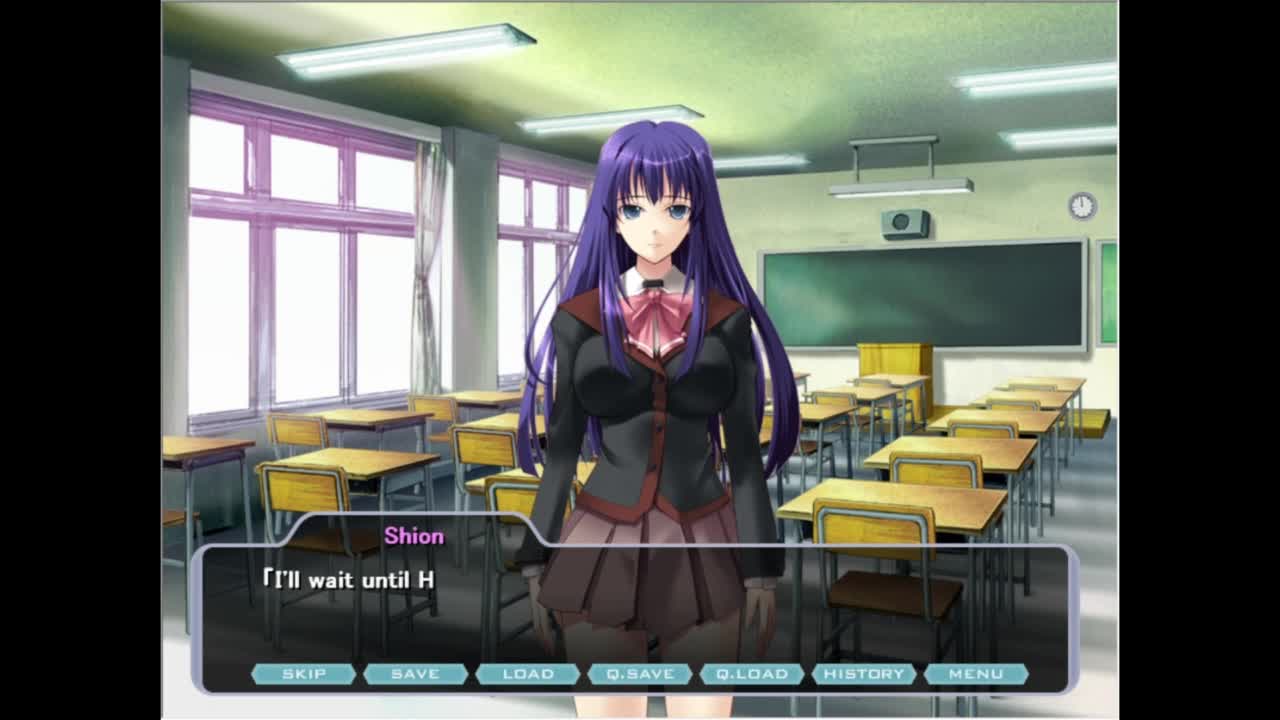The width and height of the screenshot is (1280, 720).
Task: Open the LOAD screen
Action: tap(528, 674)
